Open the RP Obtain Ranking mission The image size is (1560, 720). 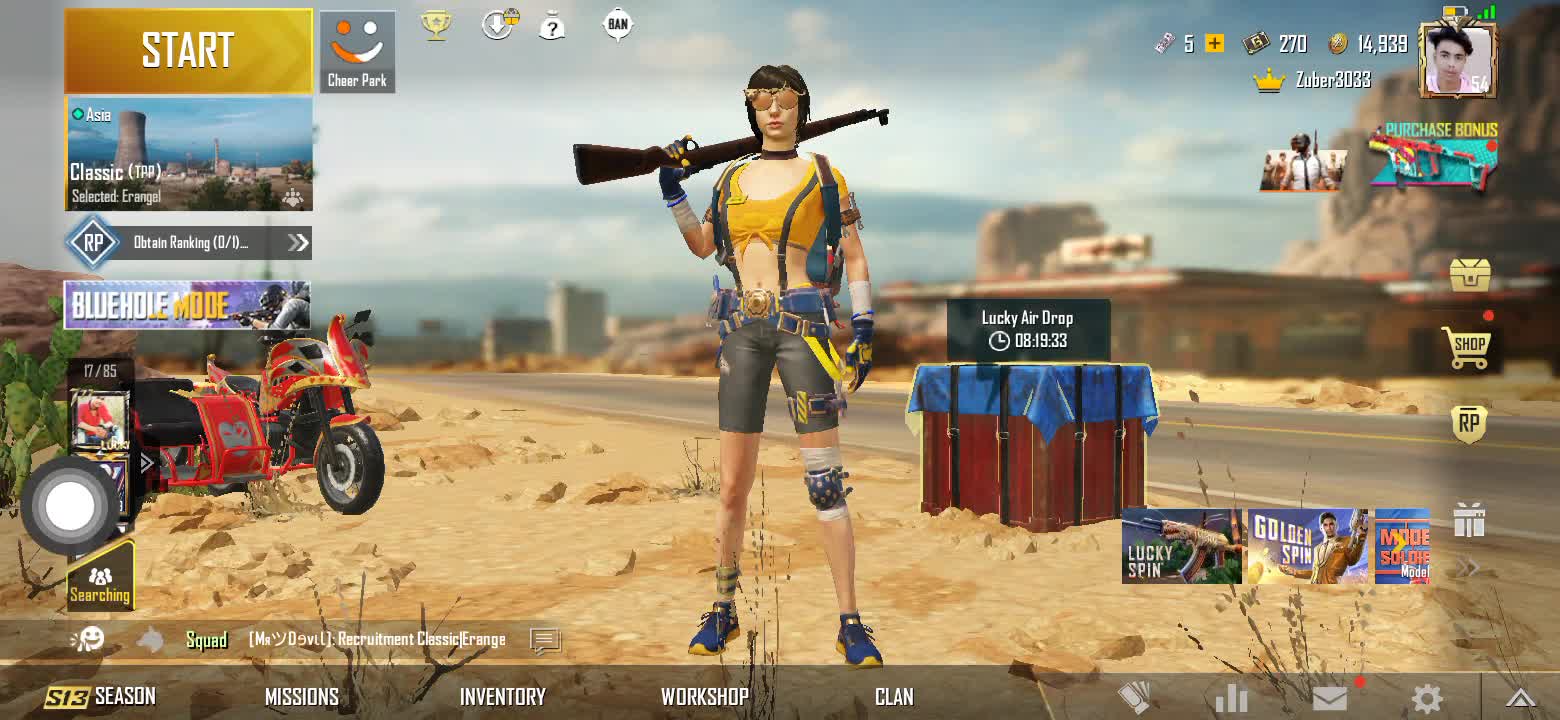[188, 242]
